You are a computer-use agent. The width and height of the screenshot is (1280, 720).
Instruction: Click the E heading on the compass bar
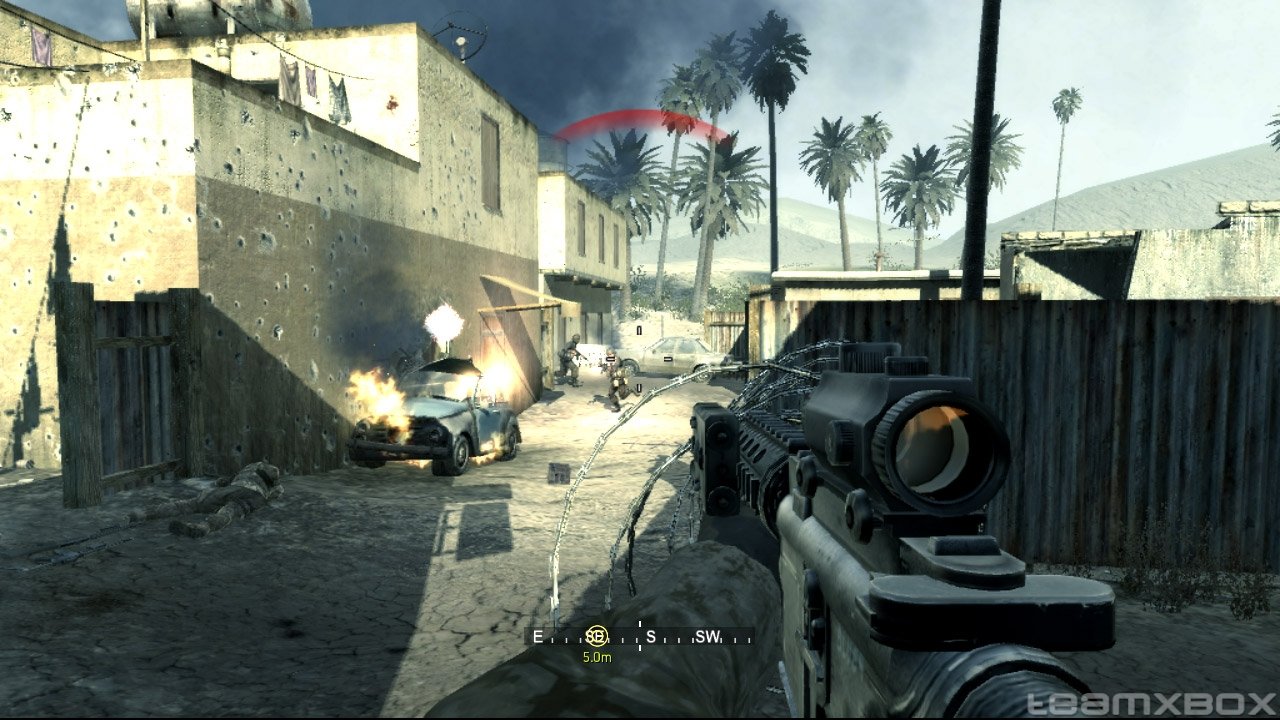click(x=538, y=636)
